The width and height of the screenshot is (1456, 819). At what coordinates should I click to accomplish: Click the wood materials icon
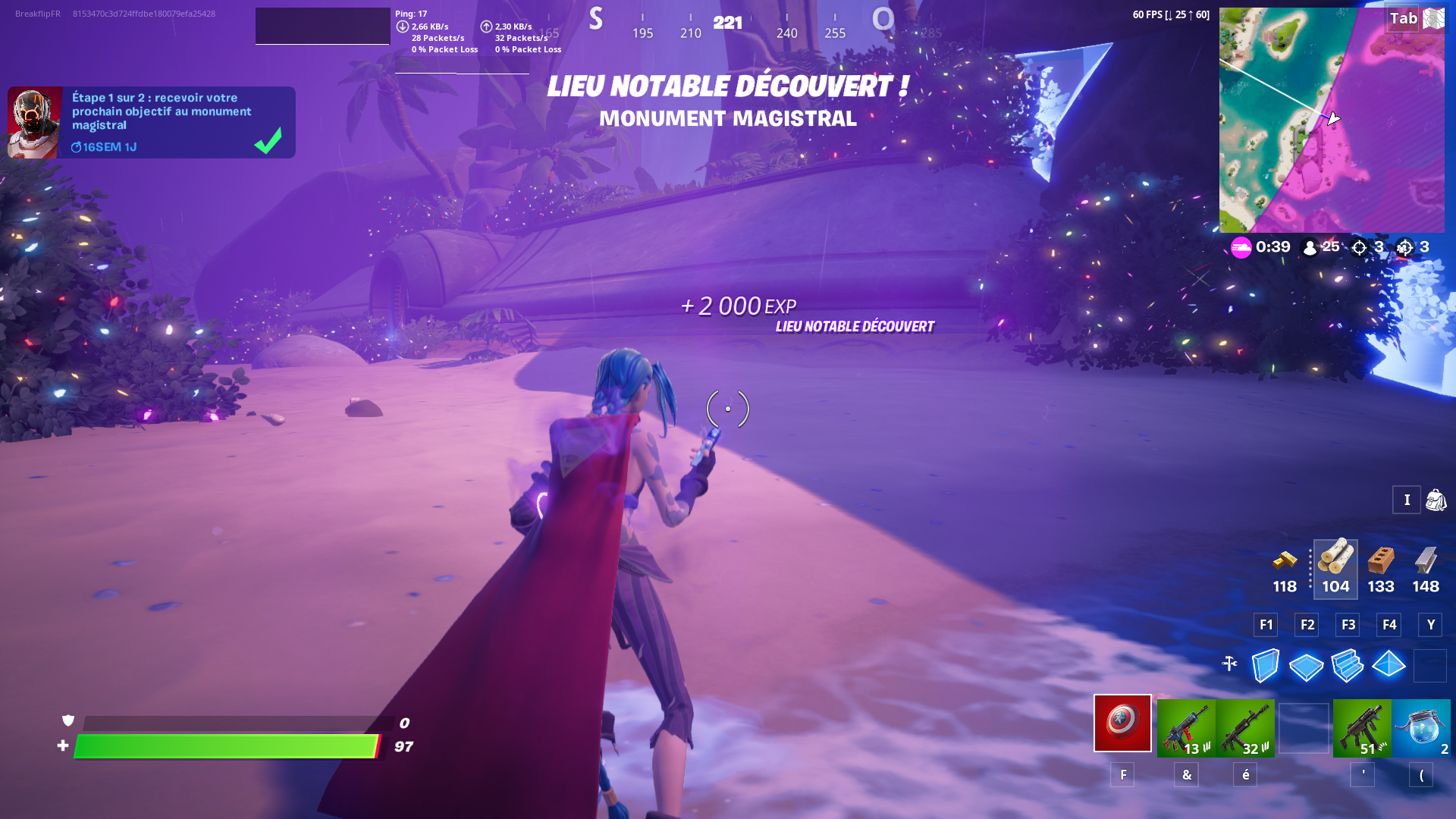point(1335,563)
